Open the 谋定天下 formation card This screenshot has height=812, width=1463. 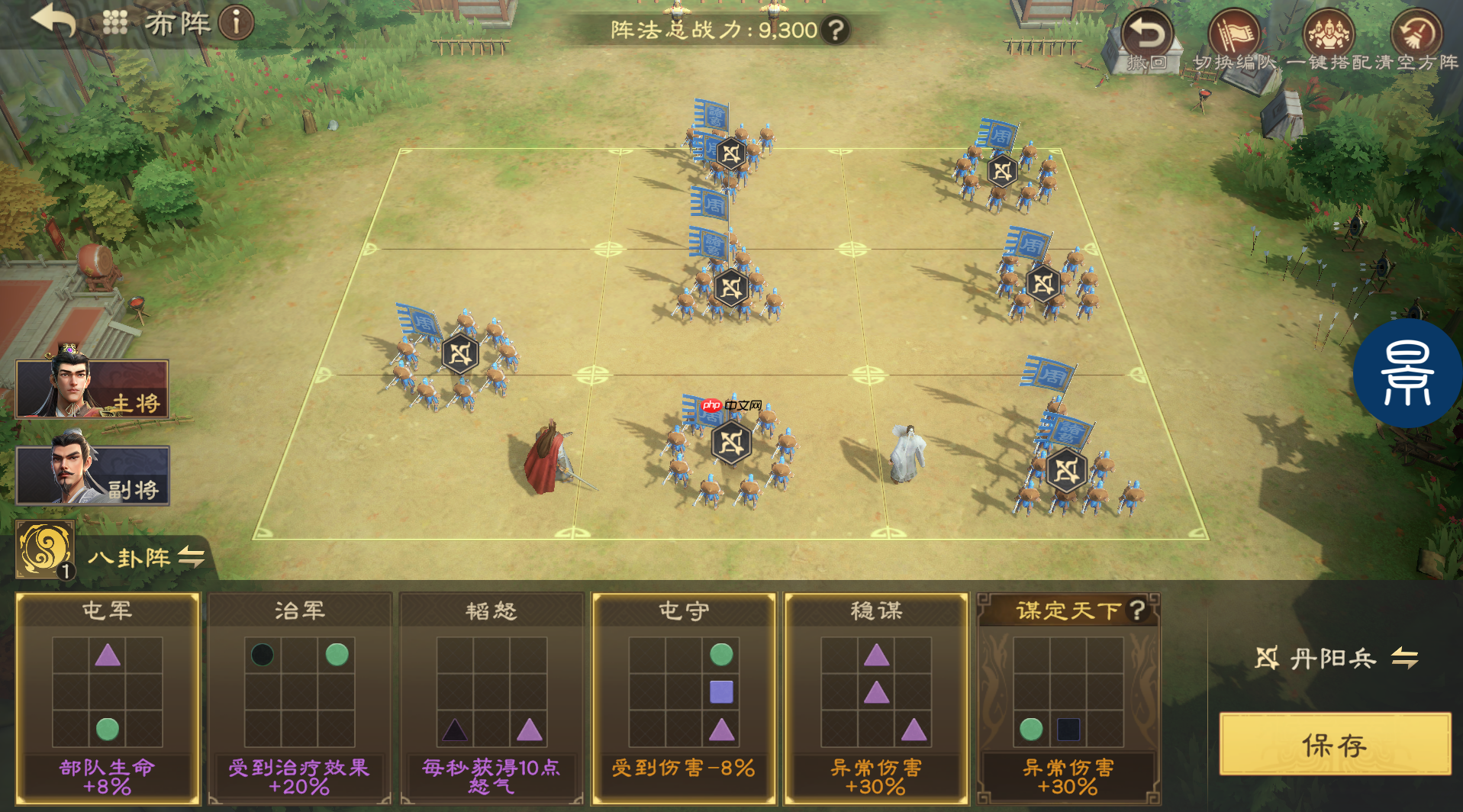pos(1068,698)
